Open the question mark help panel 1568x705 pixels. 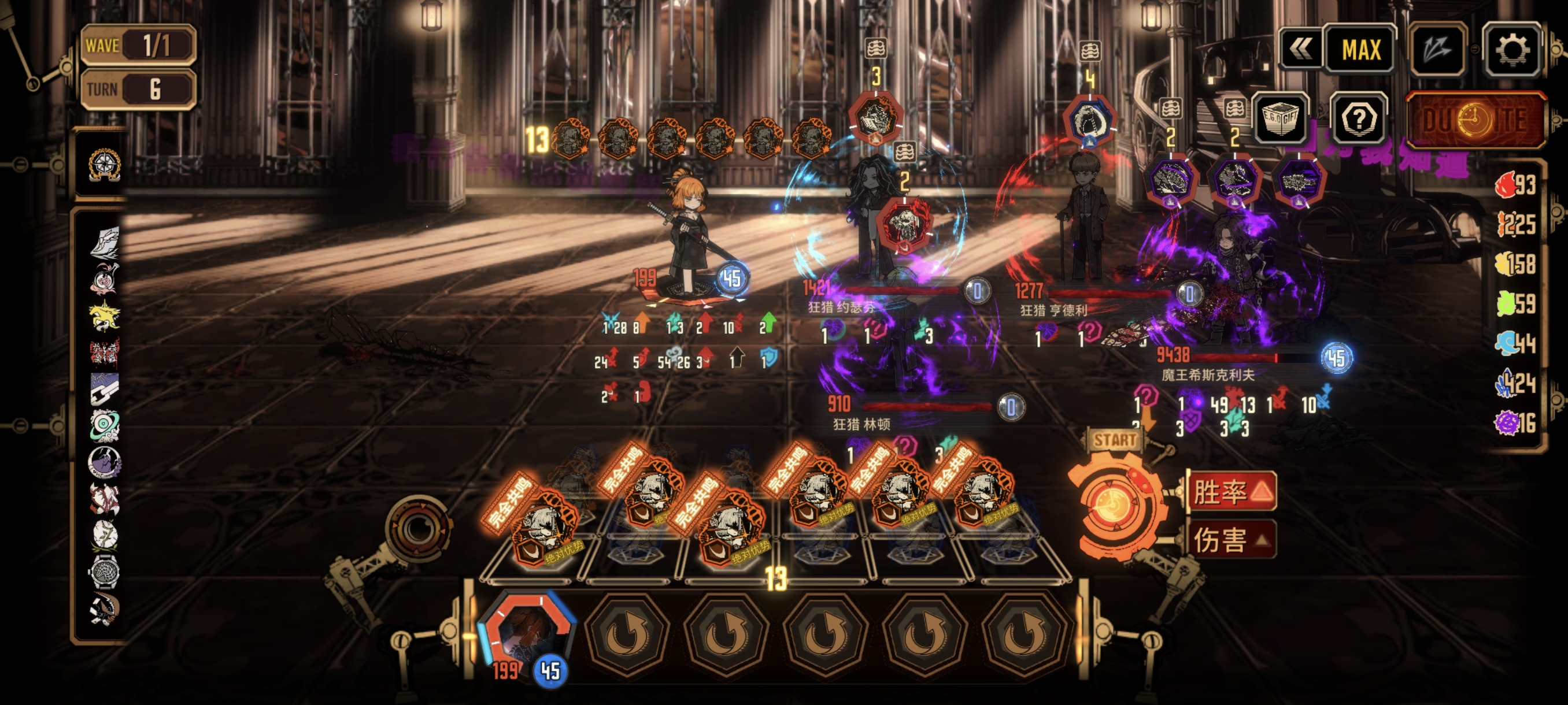coord(1359,118)
